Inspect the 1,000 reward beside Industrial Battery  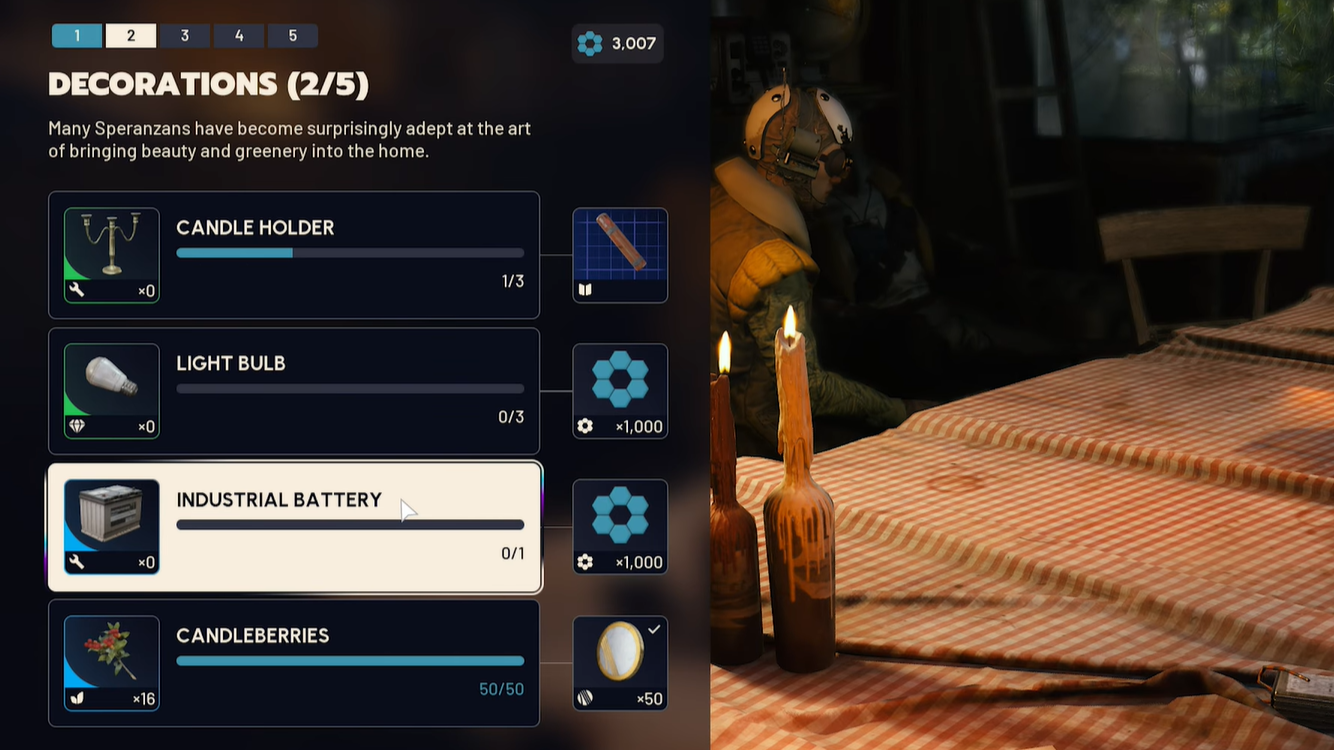[620, 527]
